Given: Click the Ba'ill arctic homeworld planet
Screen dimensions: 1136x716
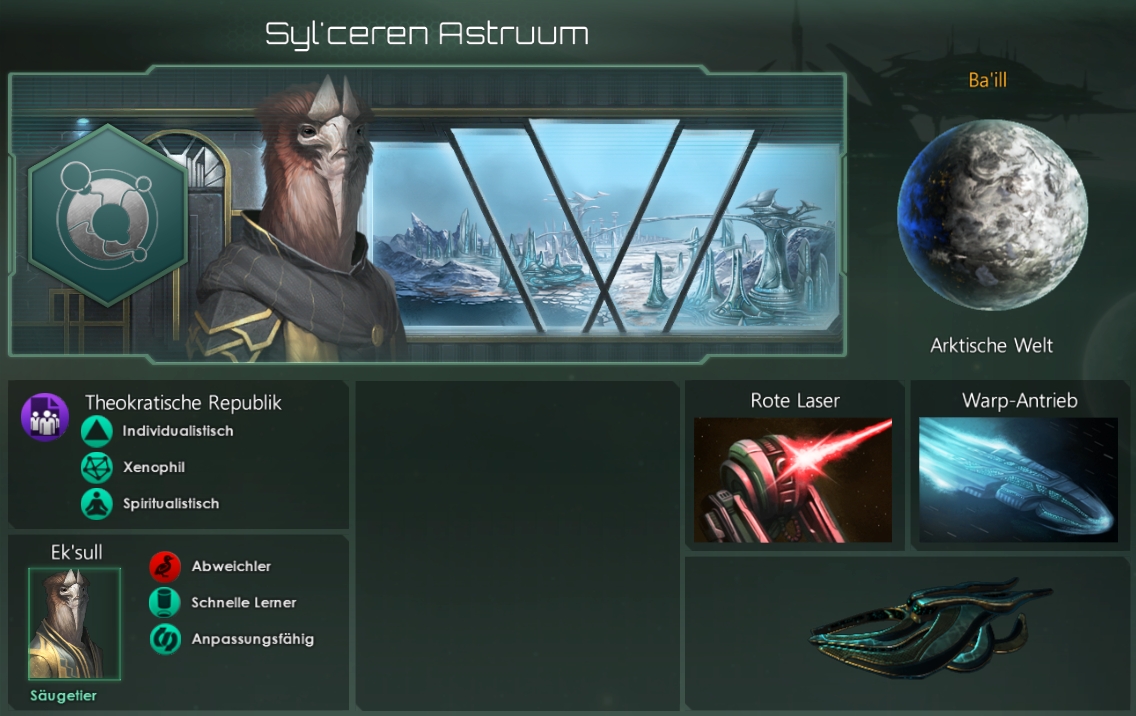Looking at the screenshot, I should coord(992,215).
